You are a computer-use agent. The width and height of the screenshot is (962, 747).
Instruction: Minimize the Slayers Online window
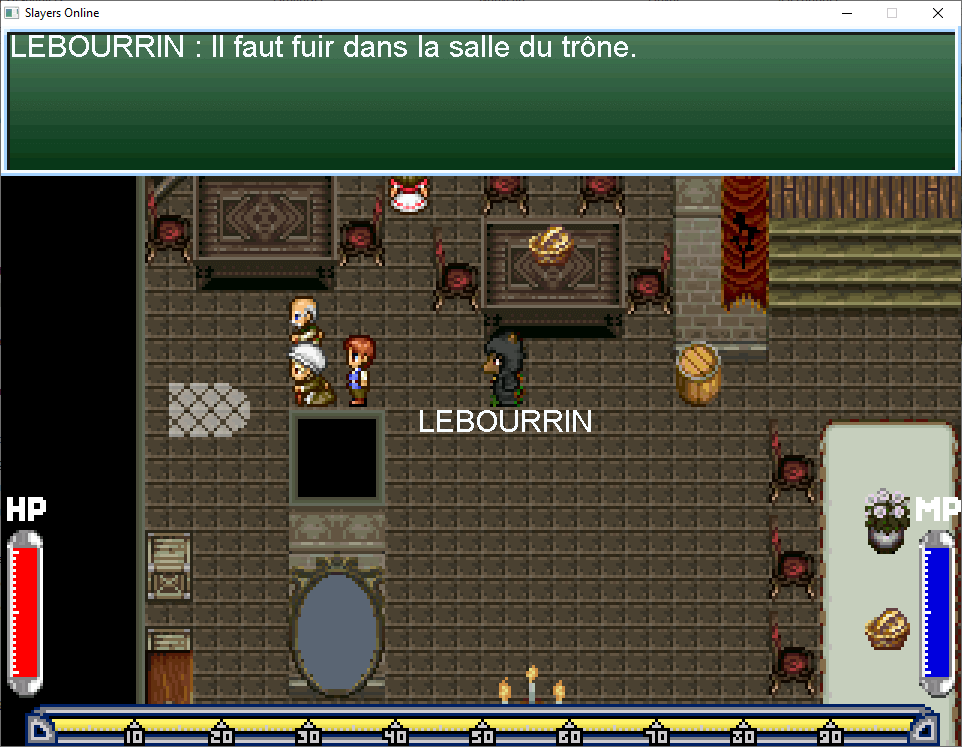pyautogui.click(x=846, y=14)
